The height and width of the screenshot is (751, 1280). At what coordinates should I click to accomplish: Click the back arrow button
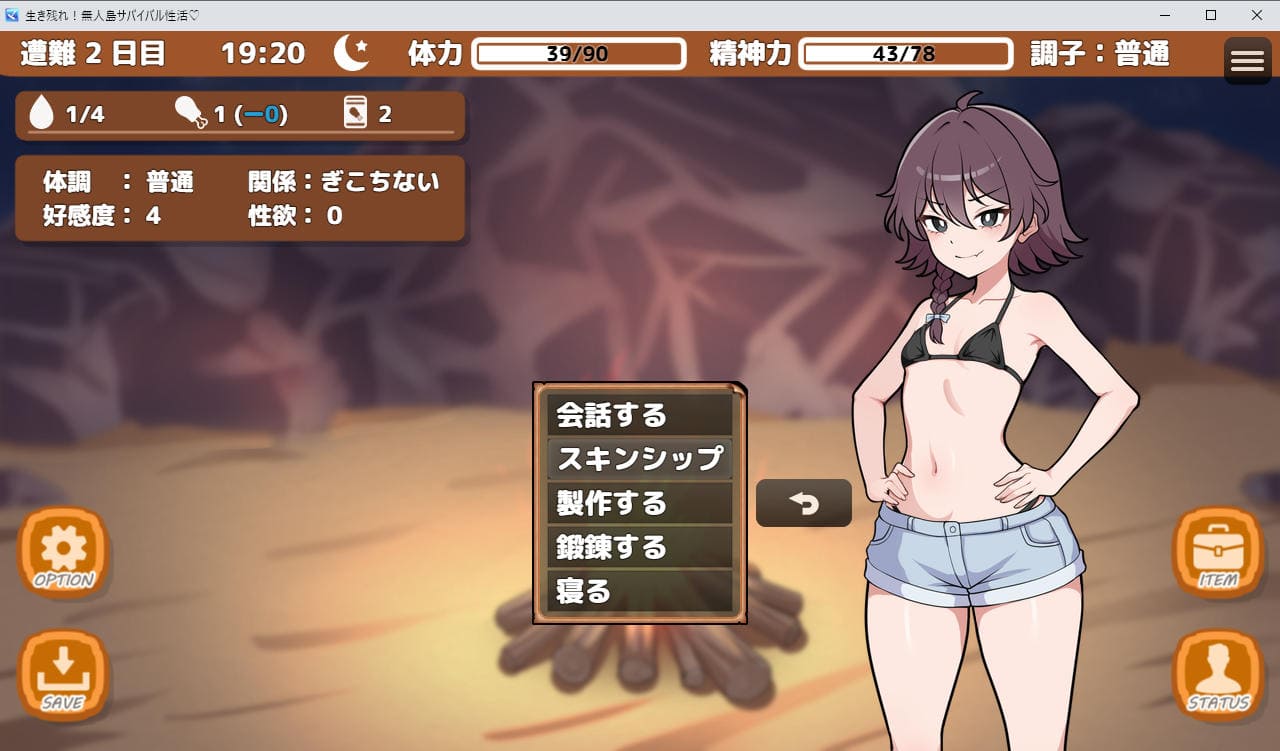(803, 503)
